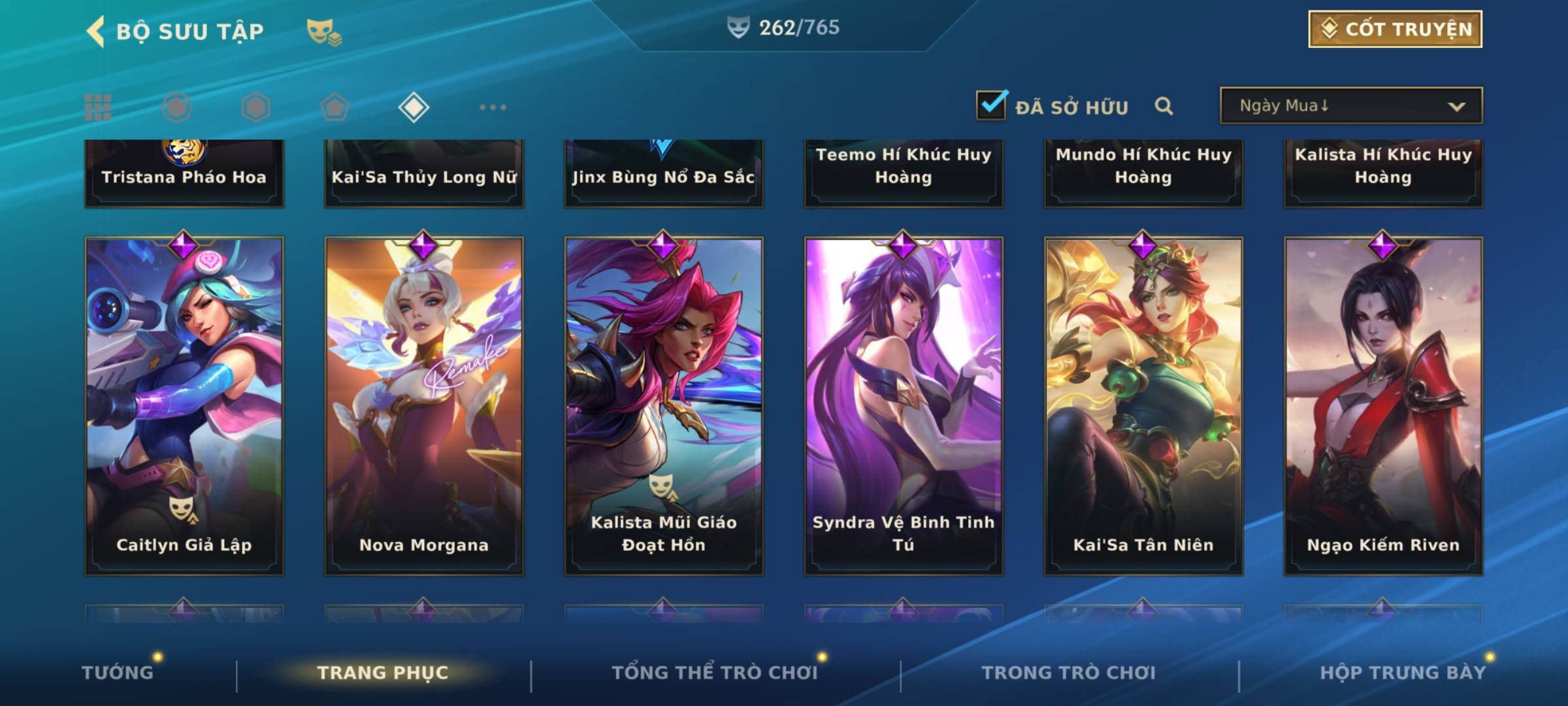Select the diamond rarity filter
The width and height of the screenshot is (1568, 706).
point(414,107)
